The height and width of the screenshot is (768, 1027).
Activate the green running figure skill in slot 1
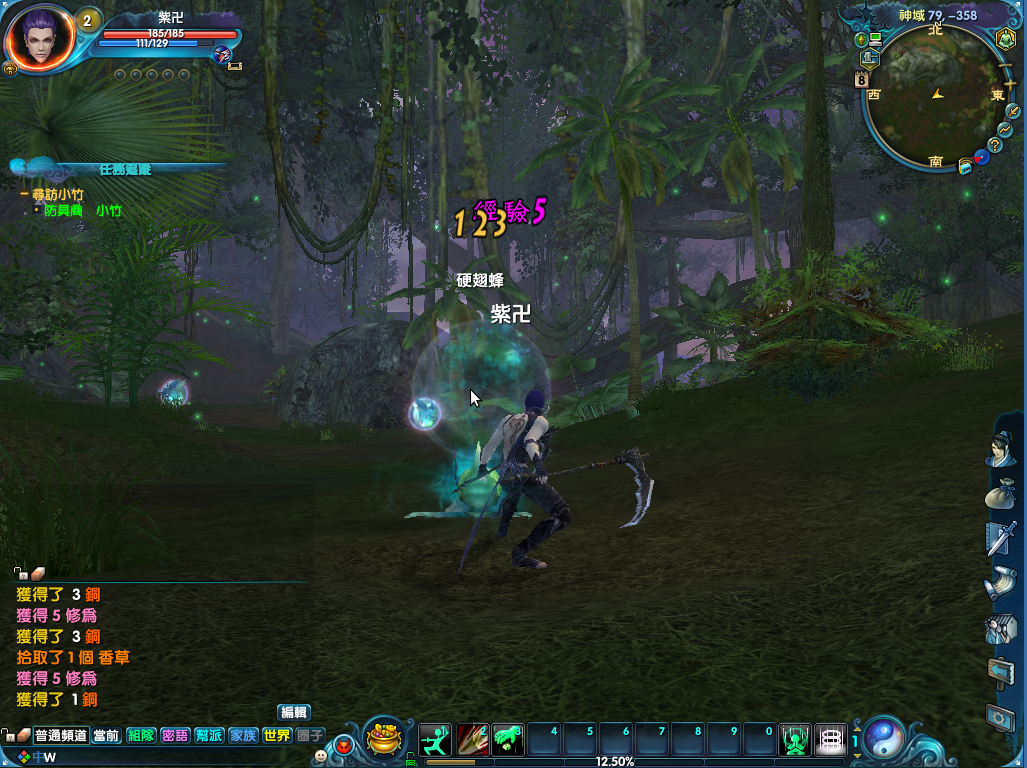point(435,740)
